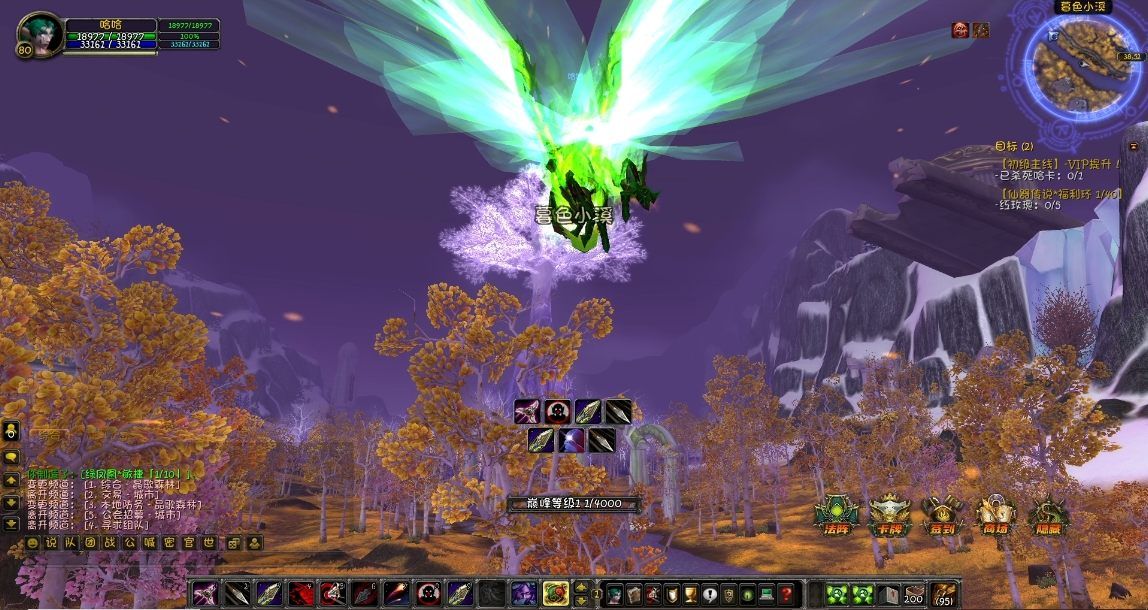Open the backpack bag slot showing (95)

tap(943, 594)
